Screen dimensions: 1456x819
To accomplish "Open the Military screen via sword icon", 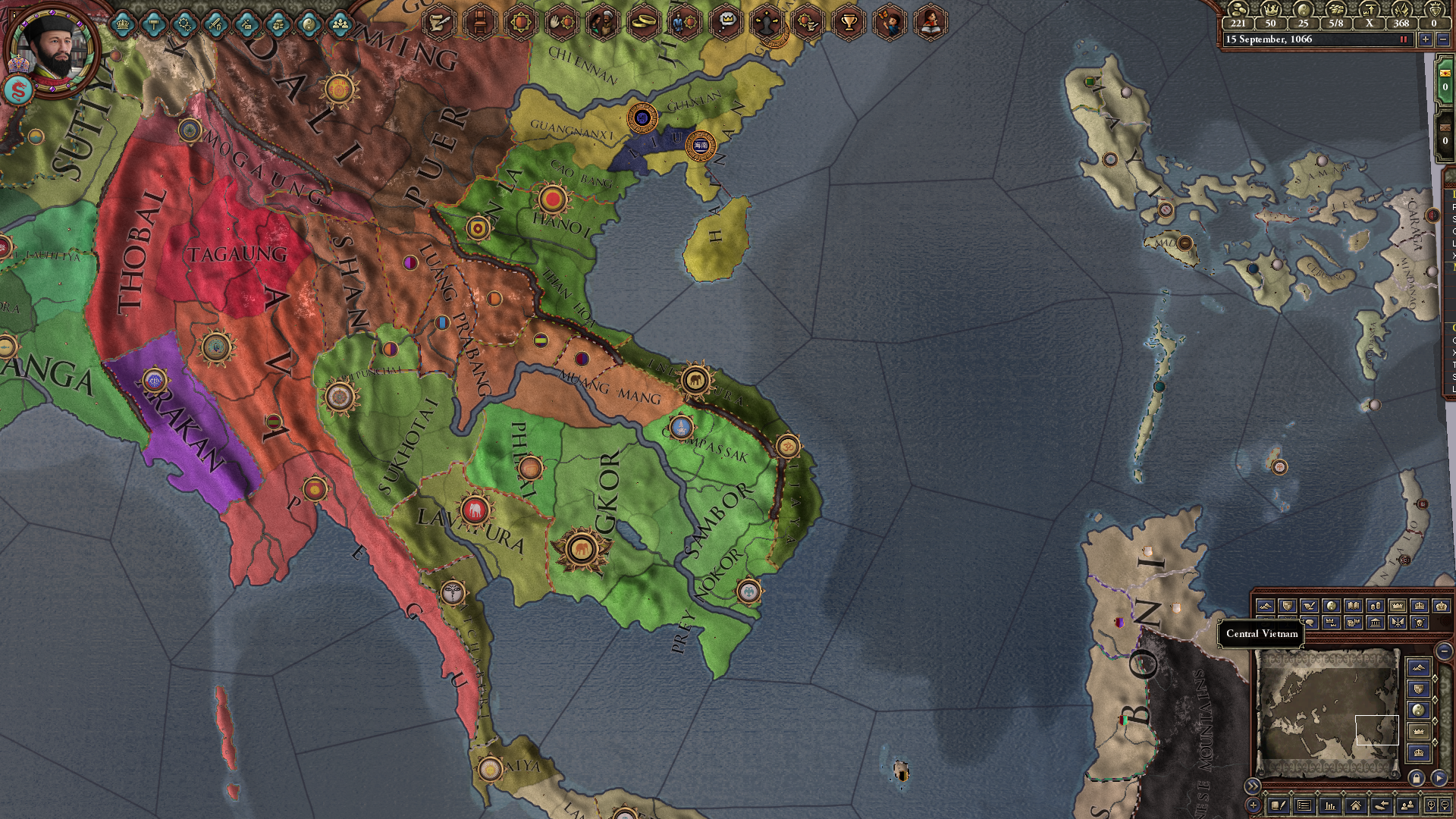I will 216,24.
